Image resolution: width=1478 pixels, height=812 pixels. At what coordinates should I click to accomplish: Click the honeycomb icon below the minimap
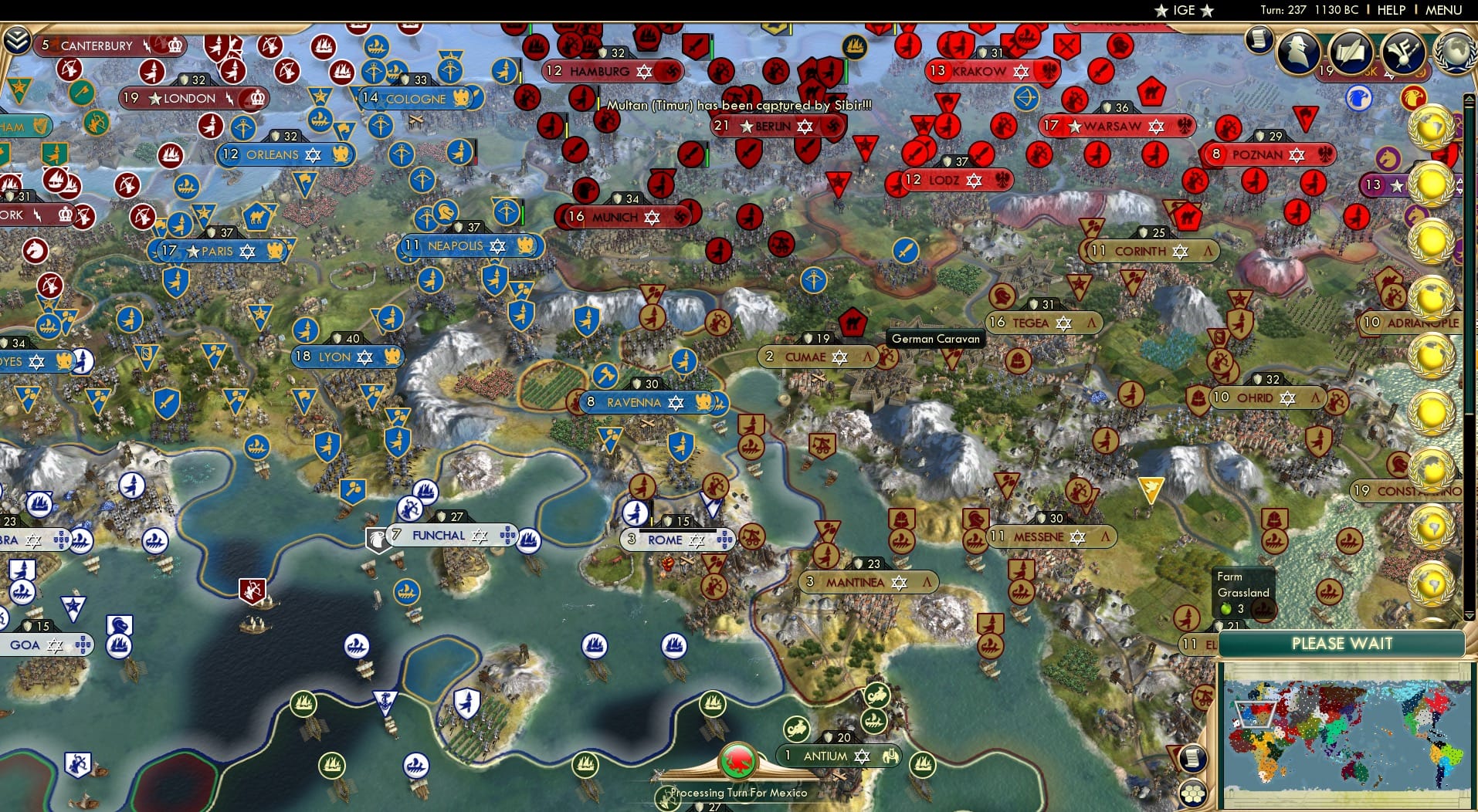pos(1194,792)
